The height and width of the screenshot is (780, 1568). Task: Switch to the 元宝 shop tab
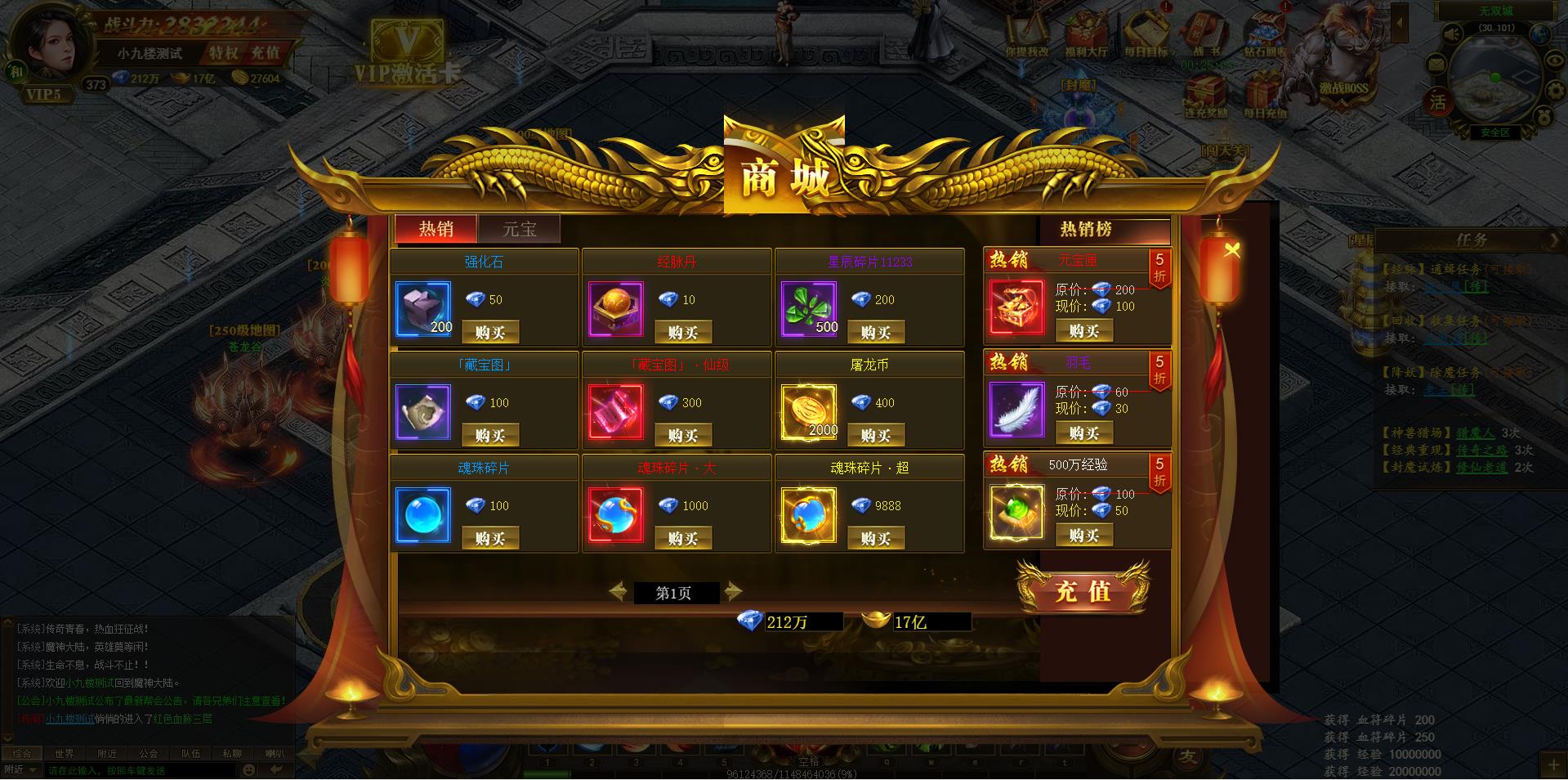[520, 230]
